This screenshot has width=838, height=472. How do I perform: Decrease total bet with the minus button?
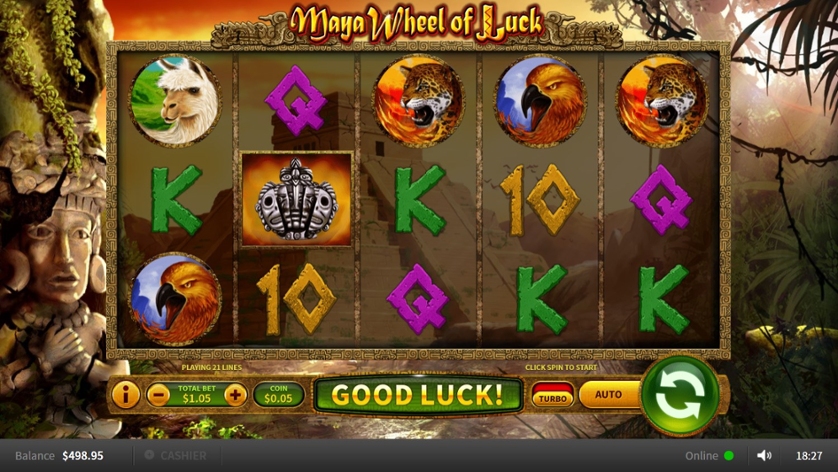[x=158, y=395]
